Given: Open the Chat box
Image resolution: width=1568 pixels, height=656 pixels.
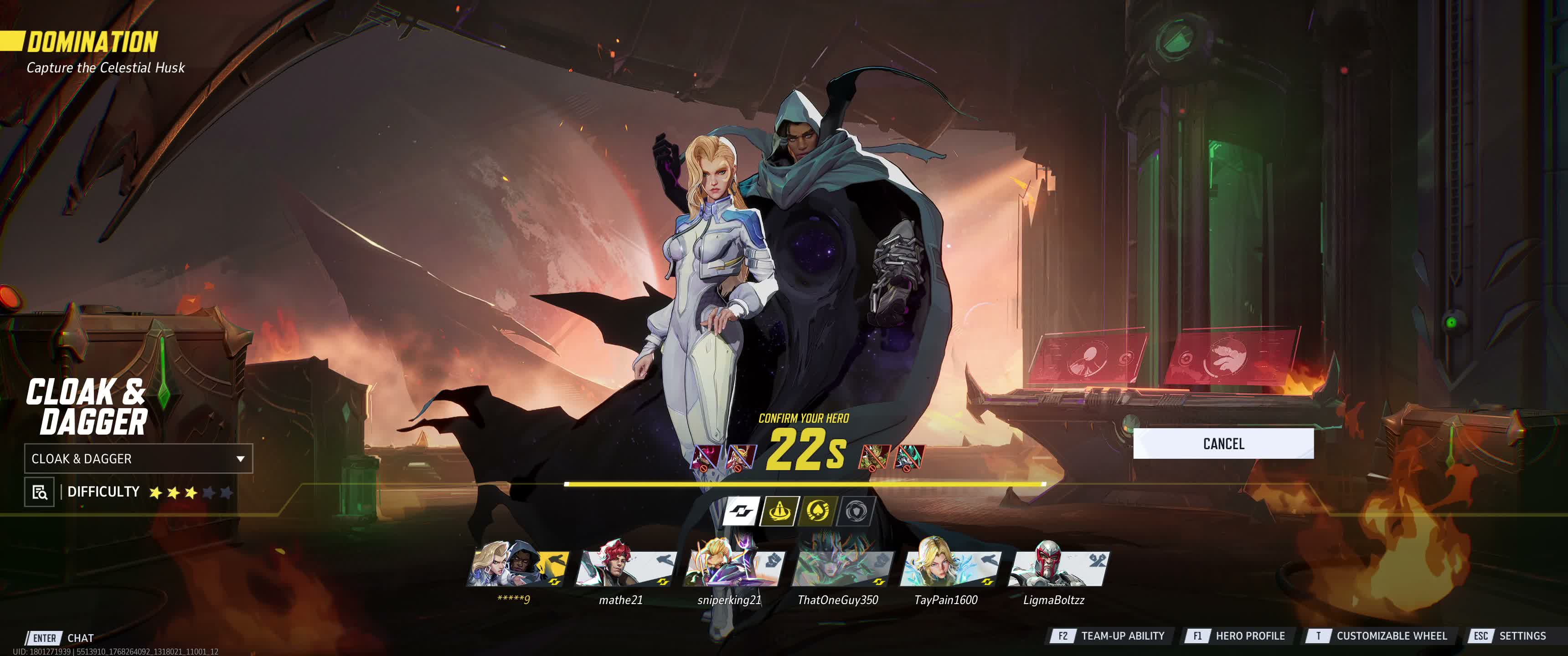Looking at the screenshot, I should [x=61, y=638].
